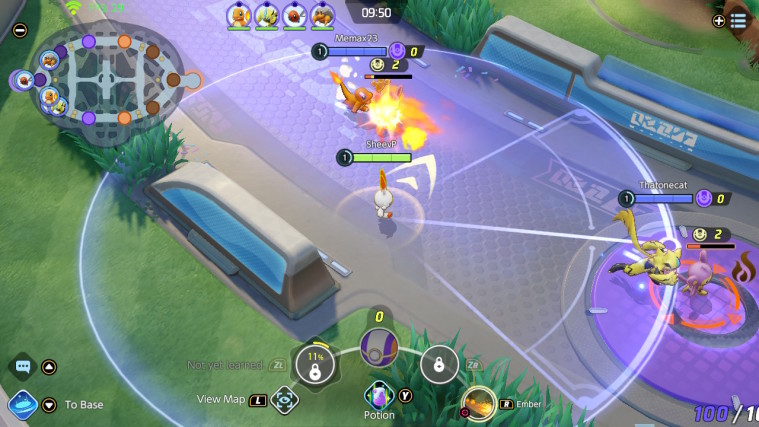
Task: Use the Potion battle item
Action: (x=379, y=394)
